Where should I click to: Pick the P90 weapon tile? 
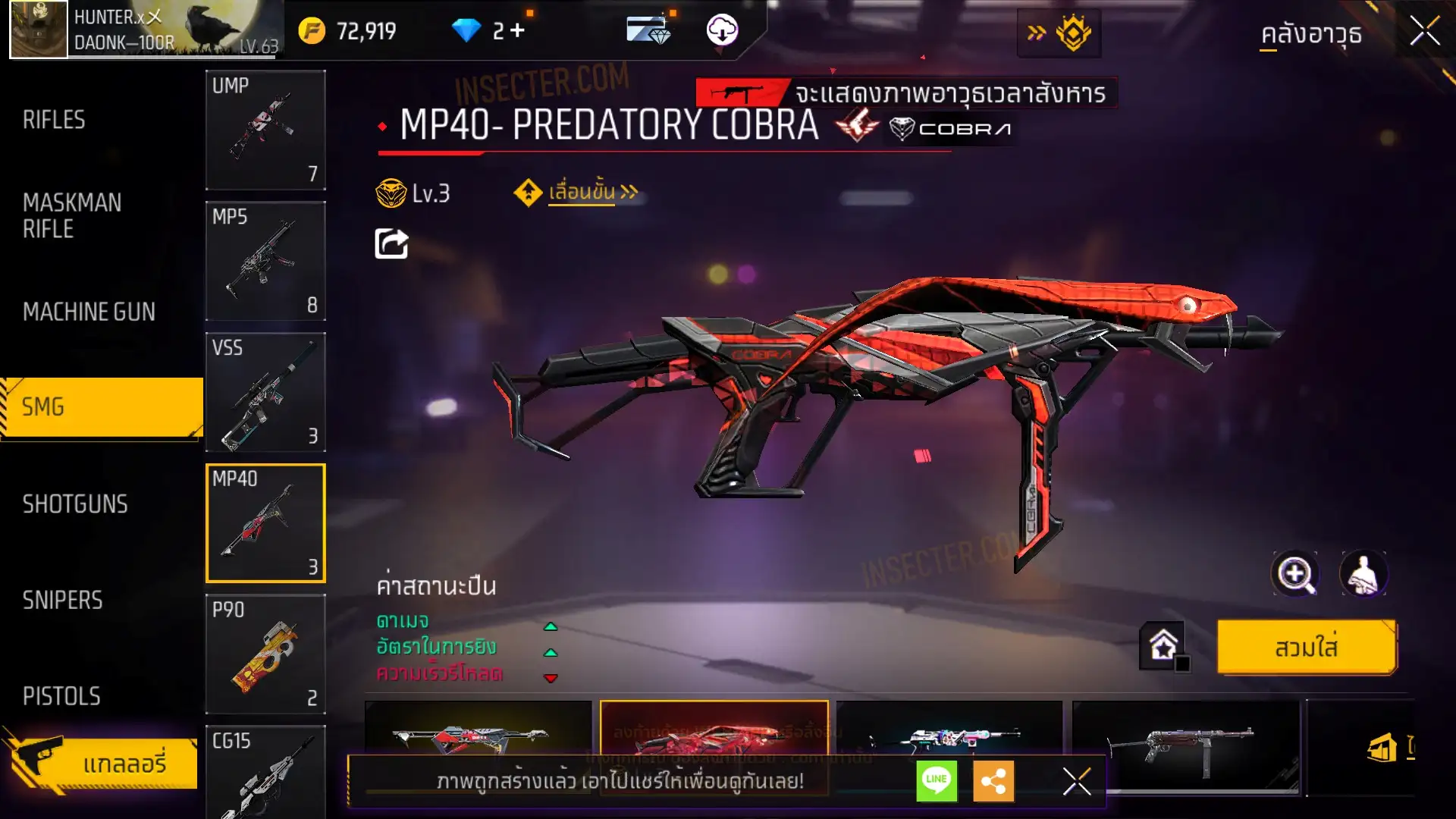[x=265, y=654]
